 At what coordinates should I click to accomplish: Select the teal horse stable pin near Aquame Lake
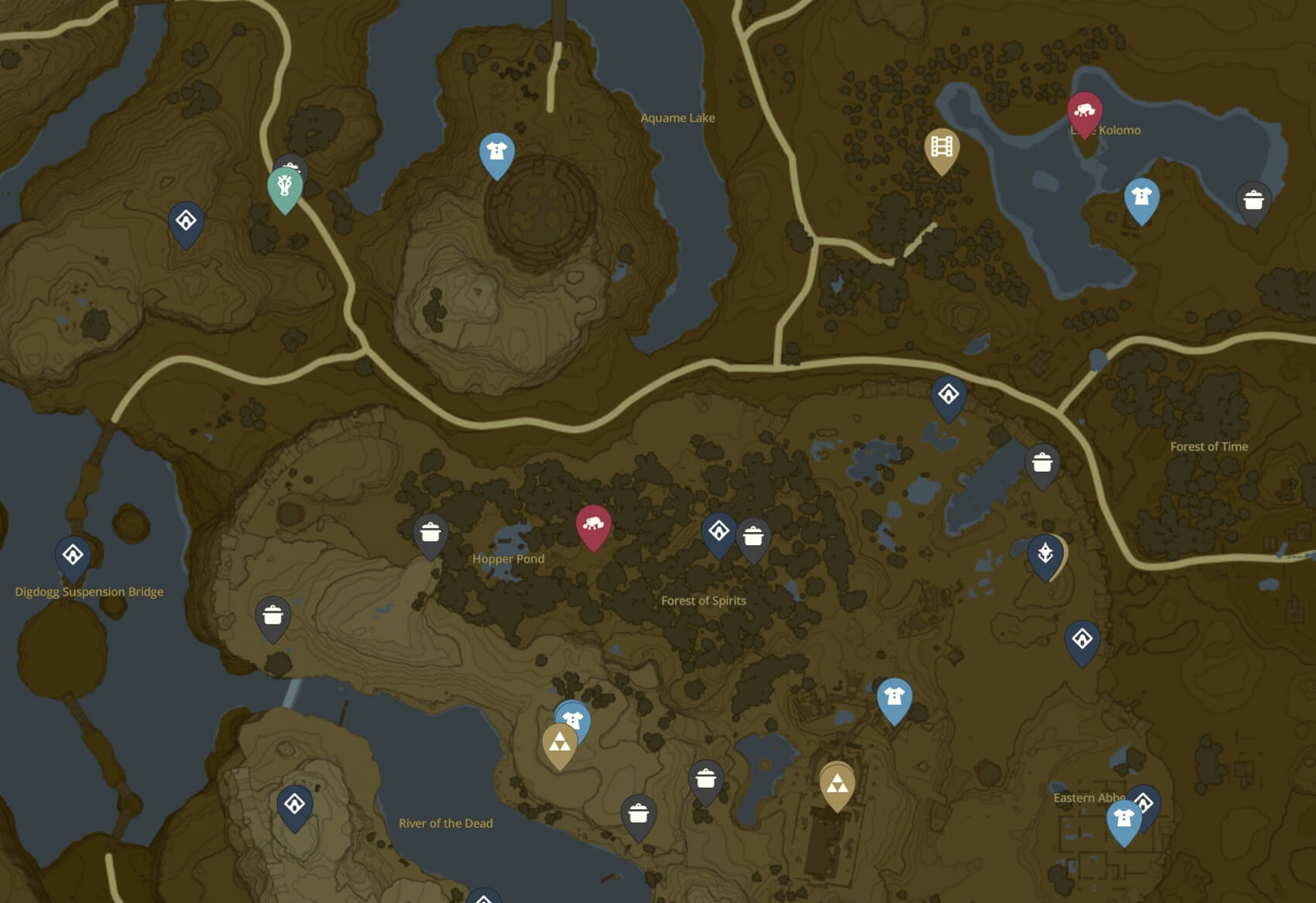(x=285, y=186)
